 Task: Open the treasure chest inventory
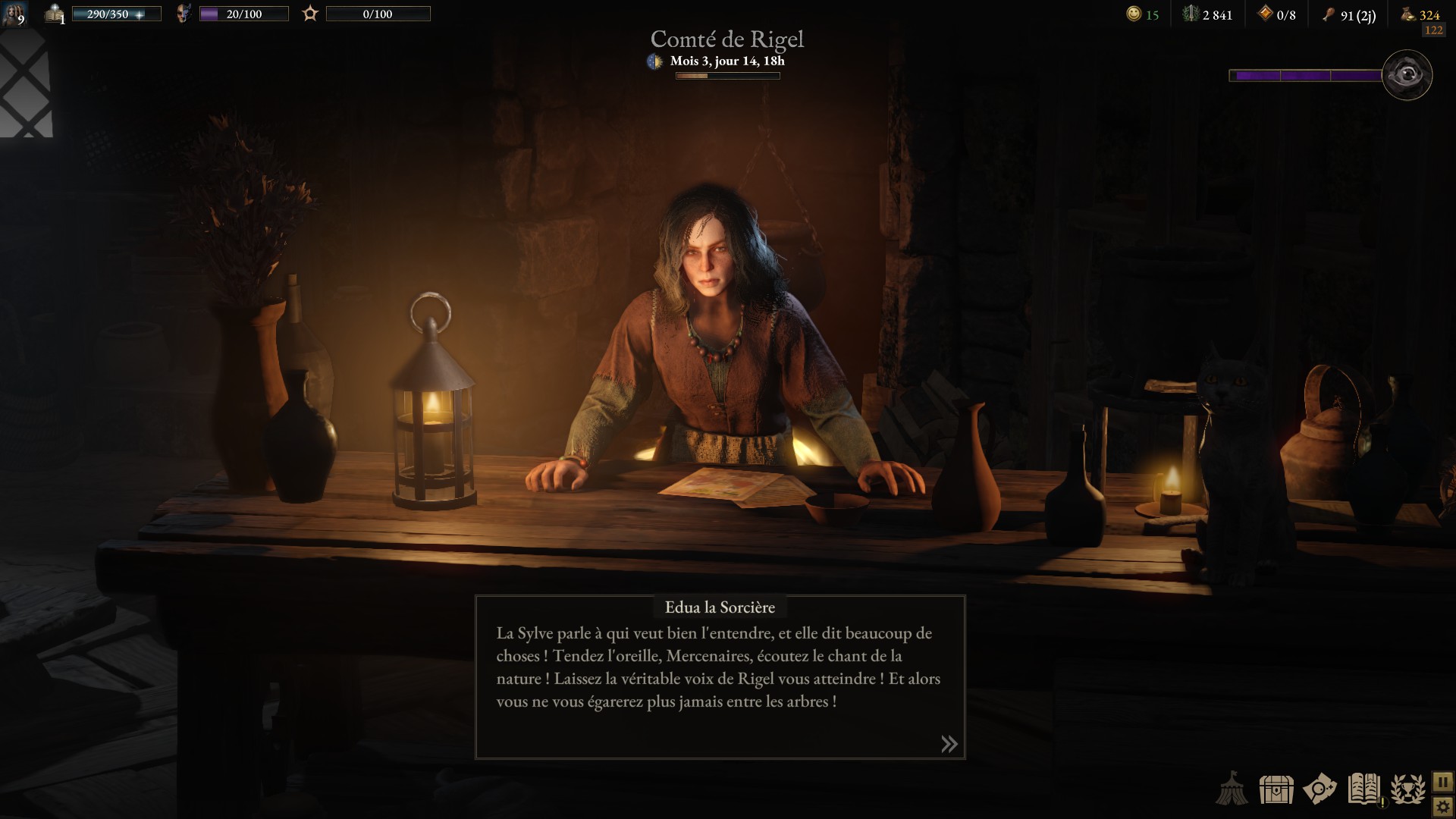pyautogui.click(x=1276, y=789)
